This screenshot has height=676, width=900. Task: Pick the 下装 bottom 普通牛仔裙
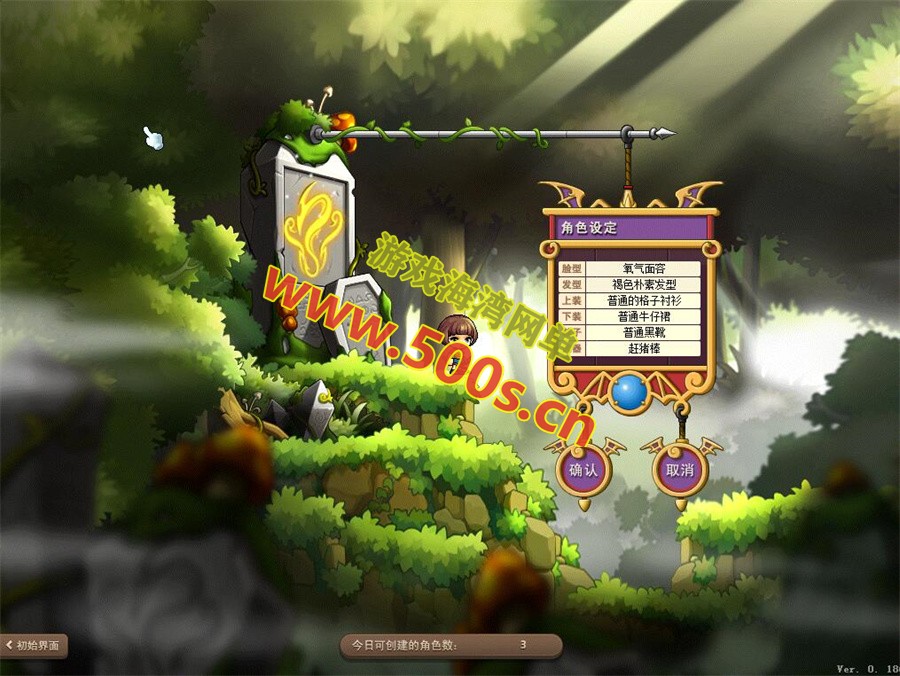click(x=643, y=316)
